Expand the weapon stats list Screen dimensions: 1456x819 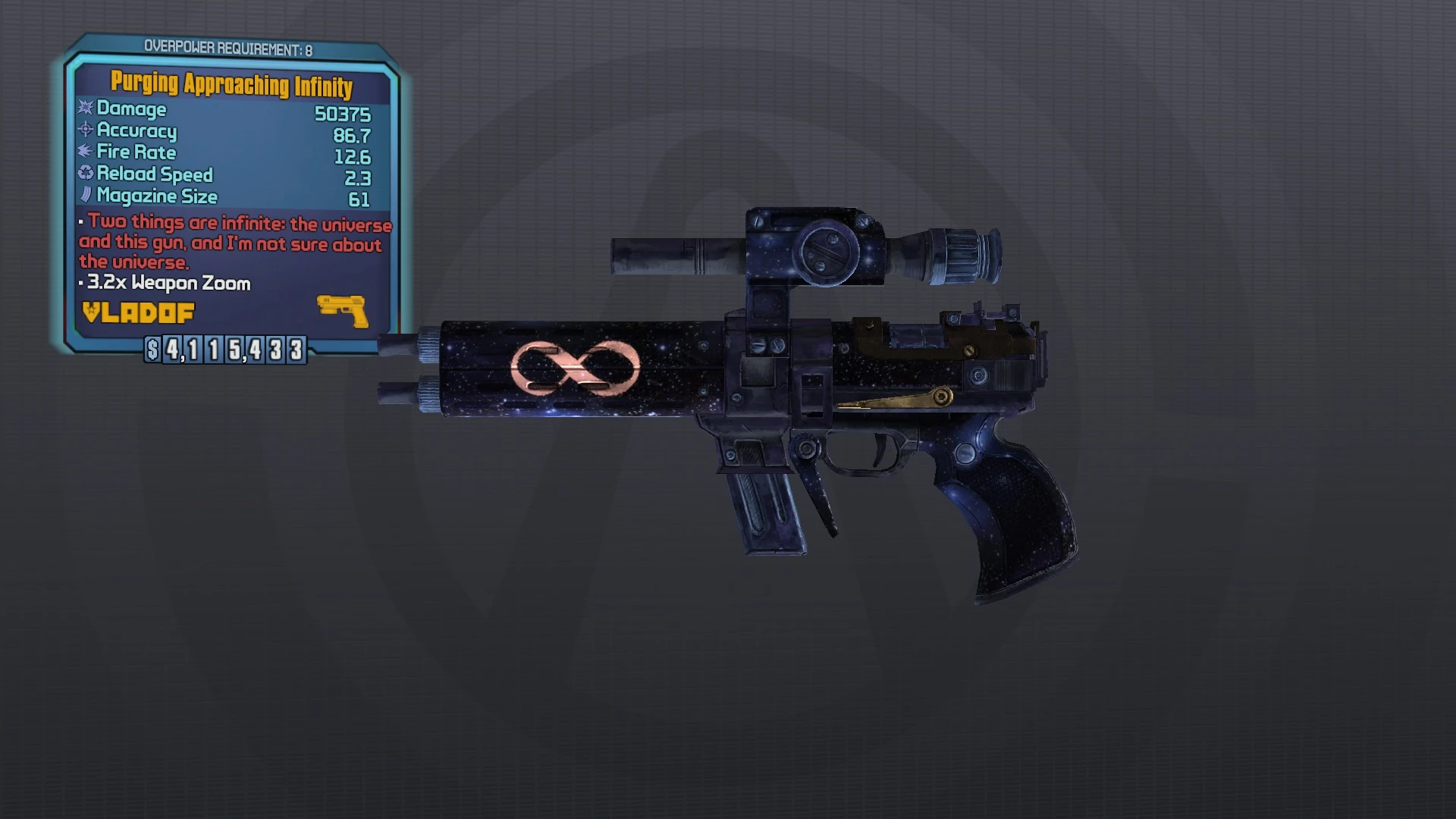227,152
